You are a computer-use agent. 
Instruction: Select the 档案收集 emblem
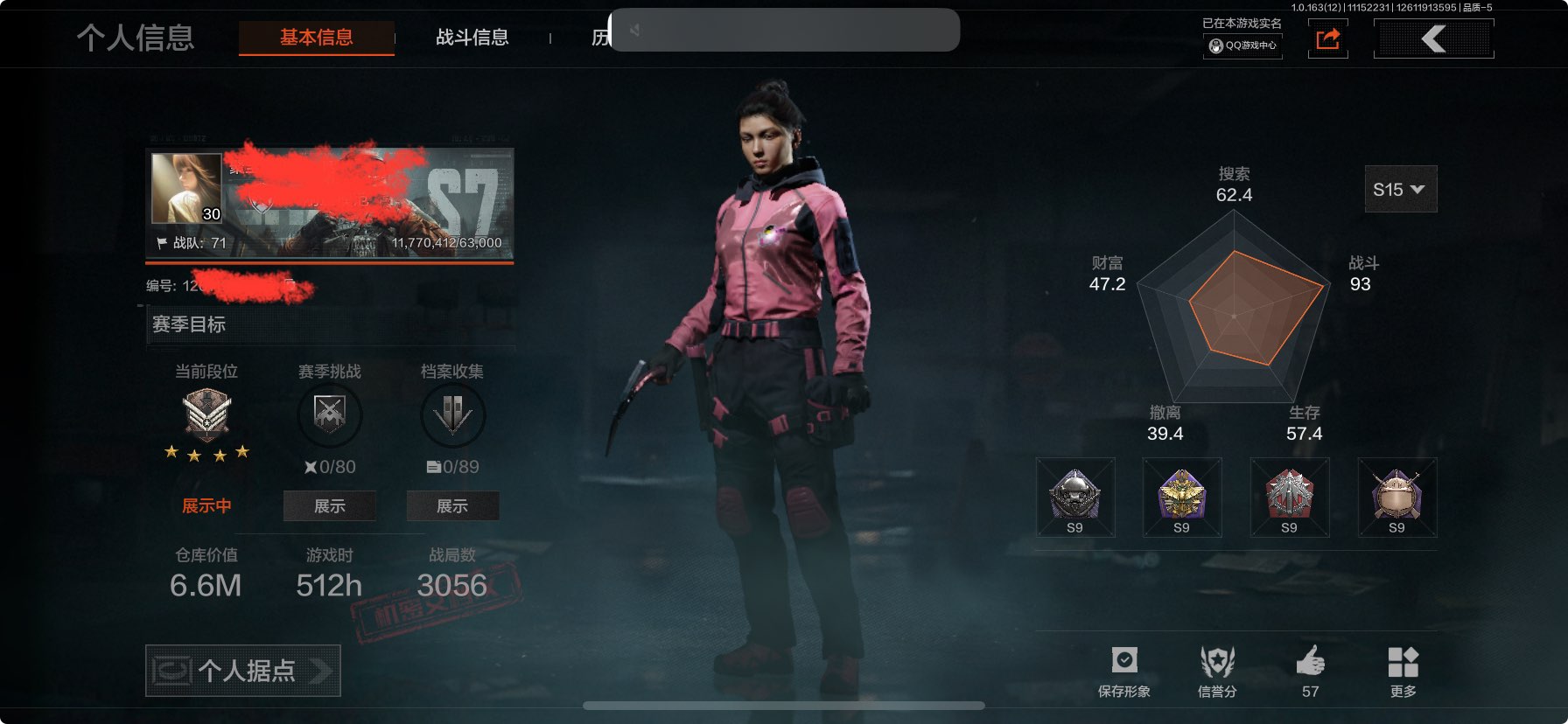pos(452,415)
